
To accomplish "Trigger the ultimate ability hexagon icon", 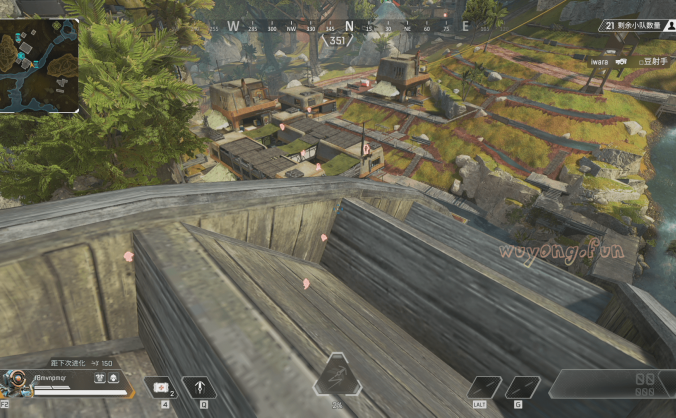I will [337, 379].
